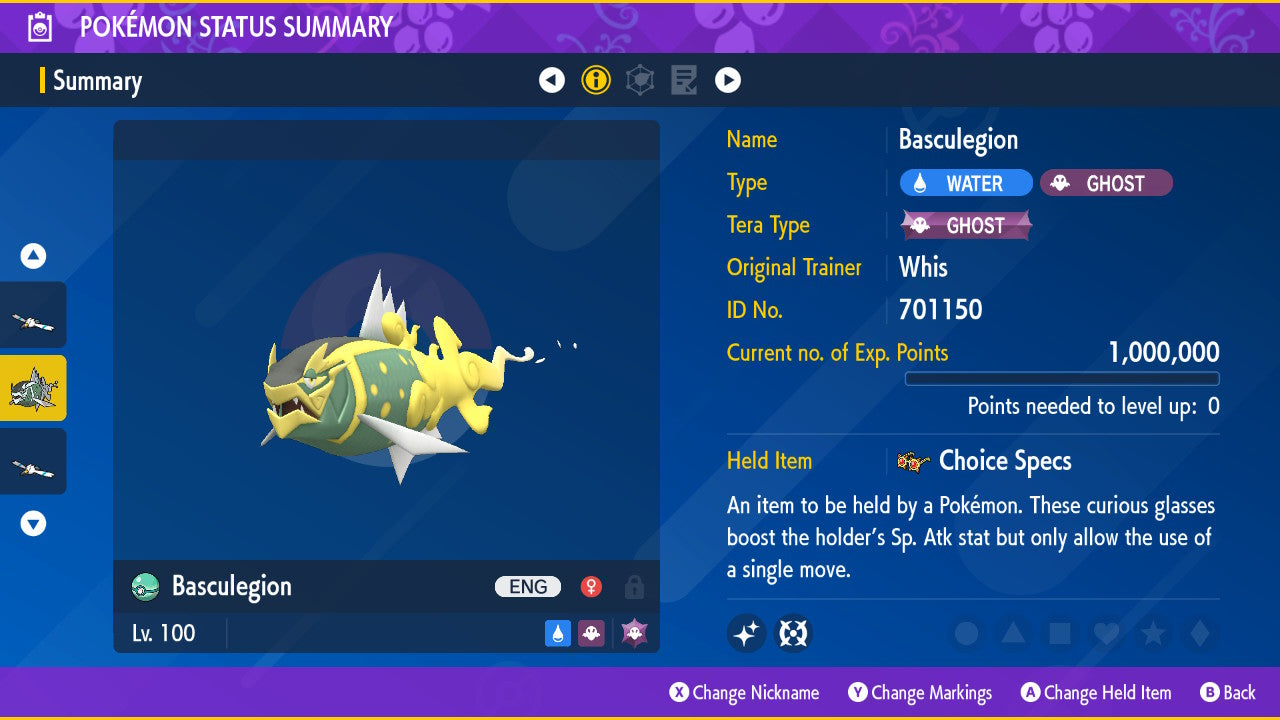Click the Choice Specs held item
Screen dimensions: 1280x720
1004,461
